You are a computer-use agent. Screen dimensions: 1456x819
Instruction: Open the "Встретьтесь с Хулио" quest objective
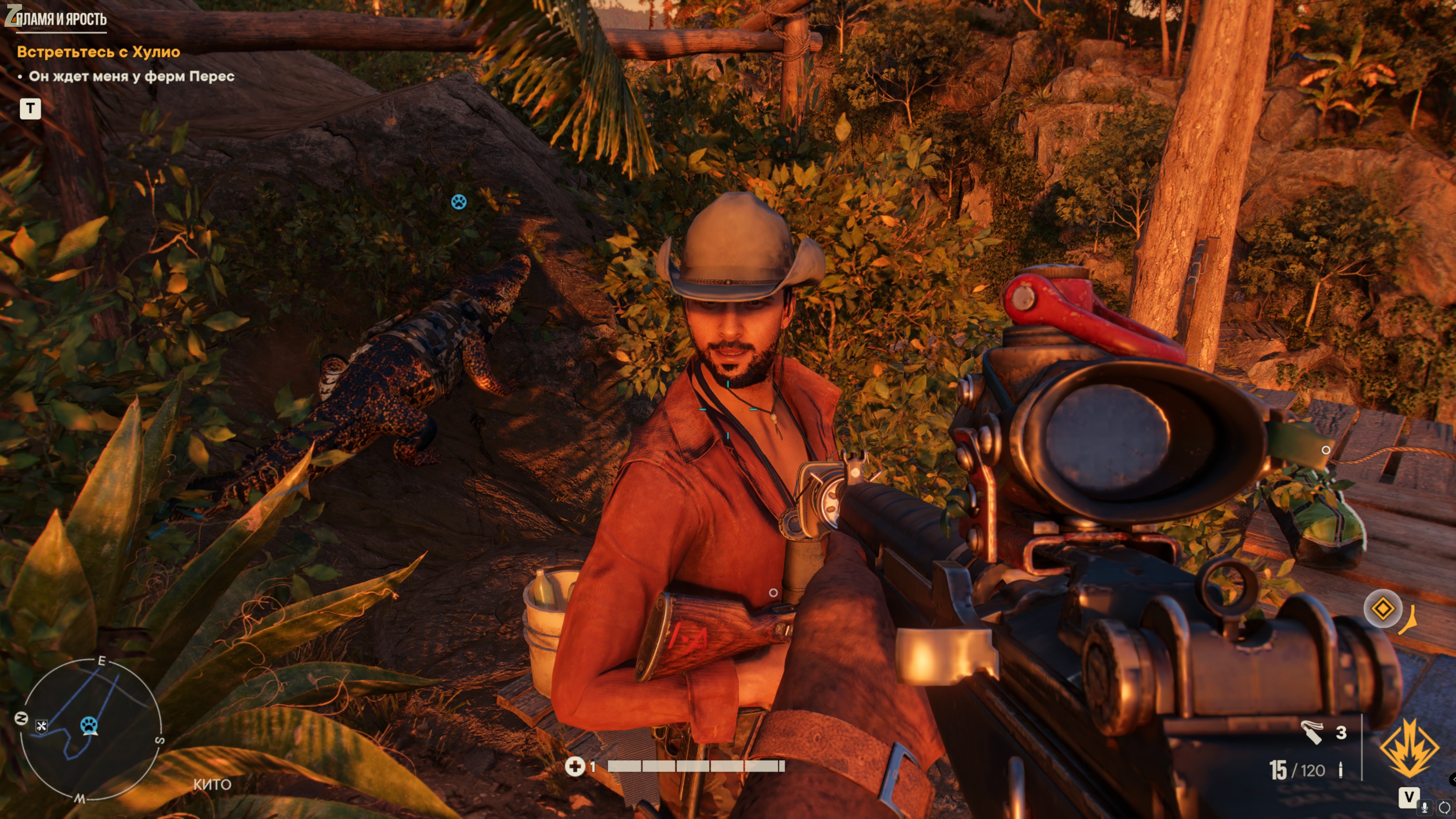(98, 52)
